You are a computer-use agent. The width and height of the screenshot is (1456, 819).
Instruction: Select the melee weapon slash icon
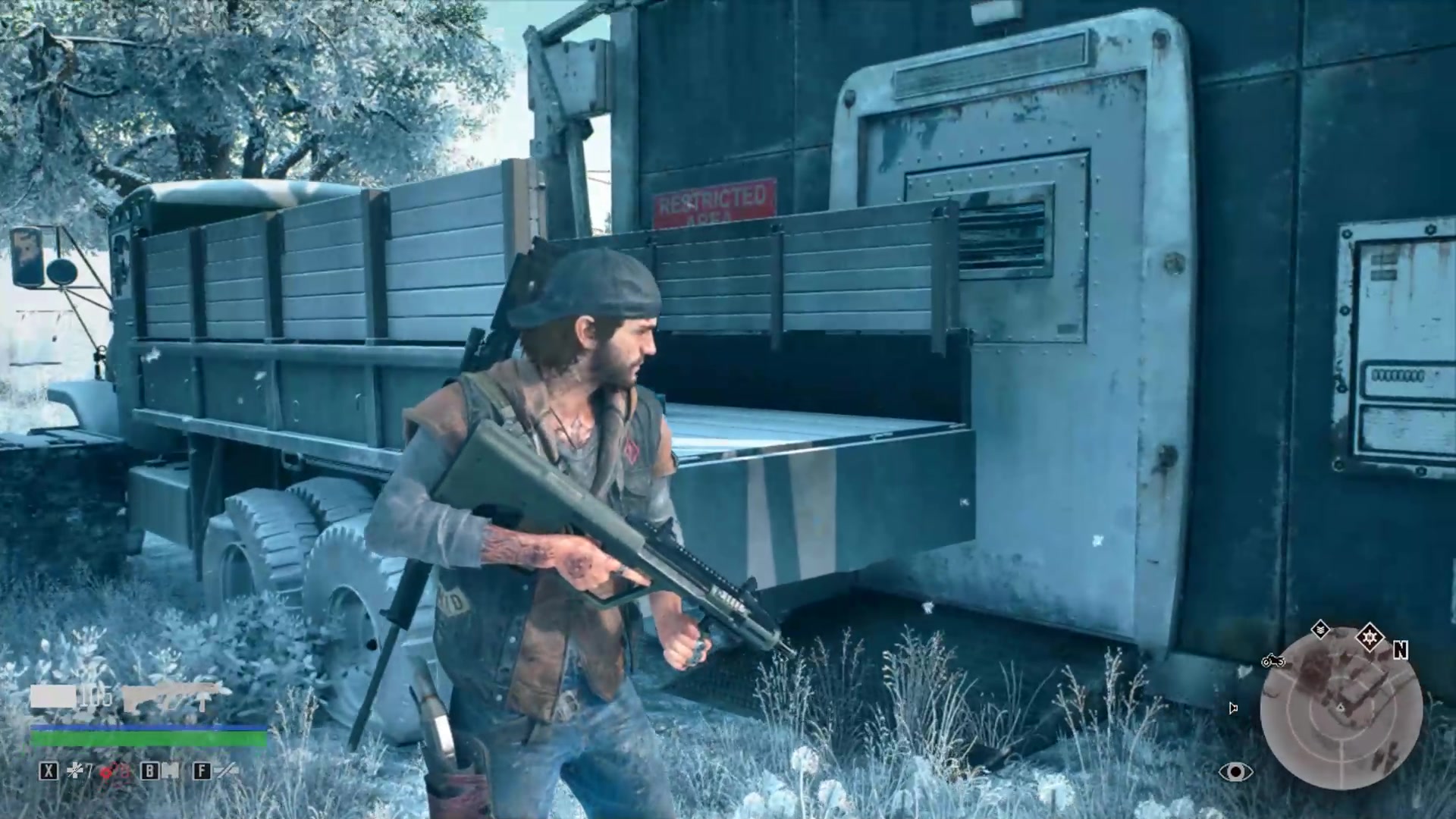coord(226,771)
